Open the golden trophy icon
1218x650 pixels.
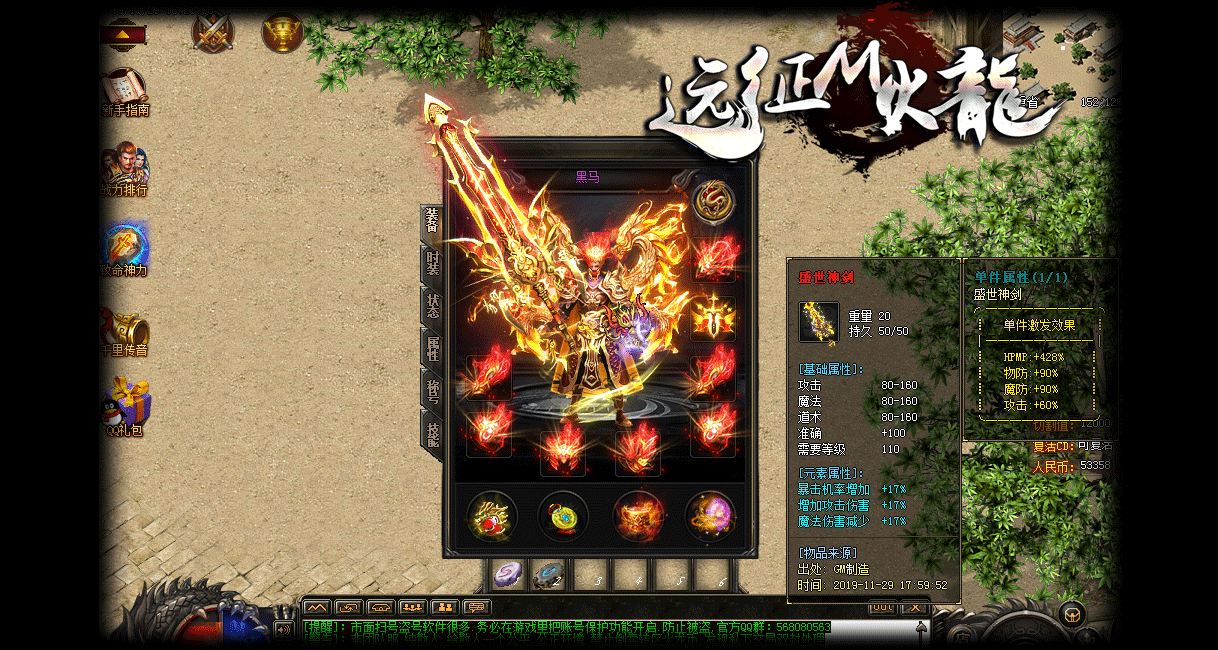282,34
